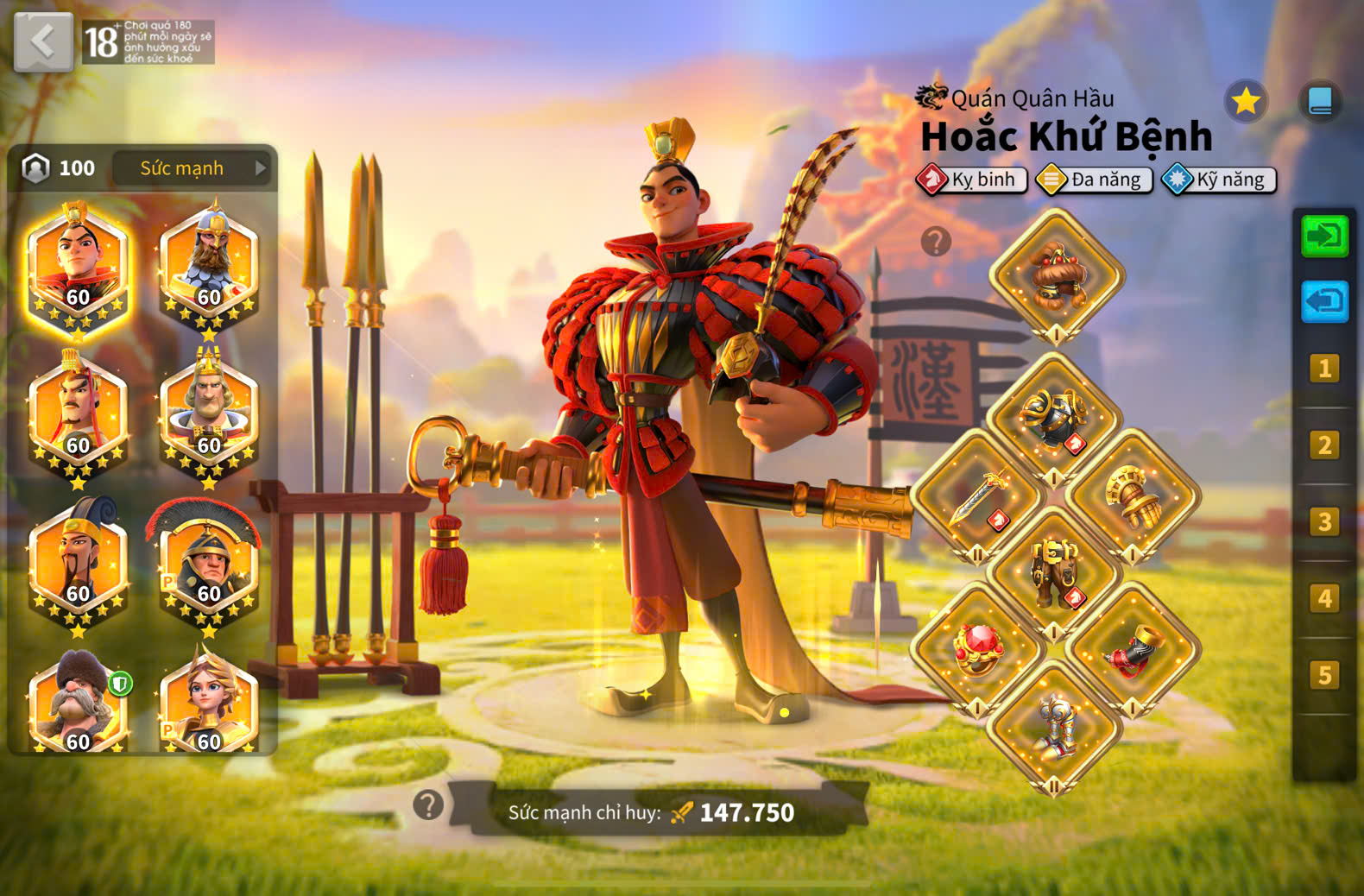This screenshot has height=896, width=1364.
Task: Open the sword weapon slot
Action: point(978,496)
